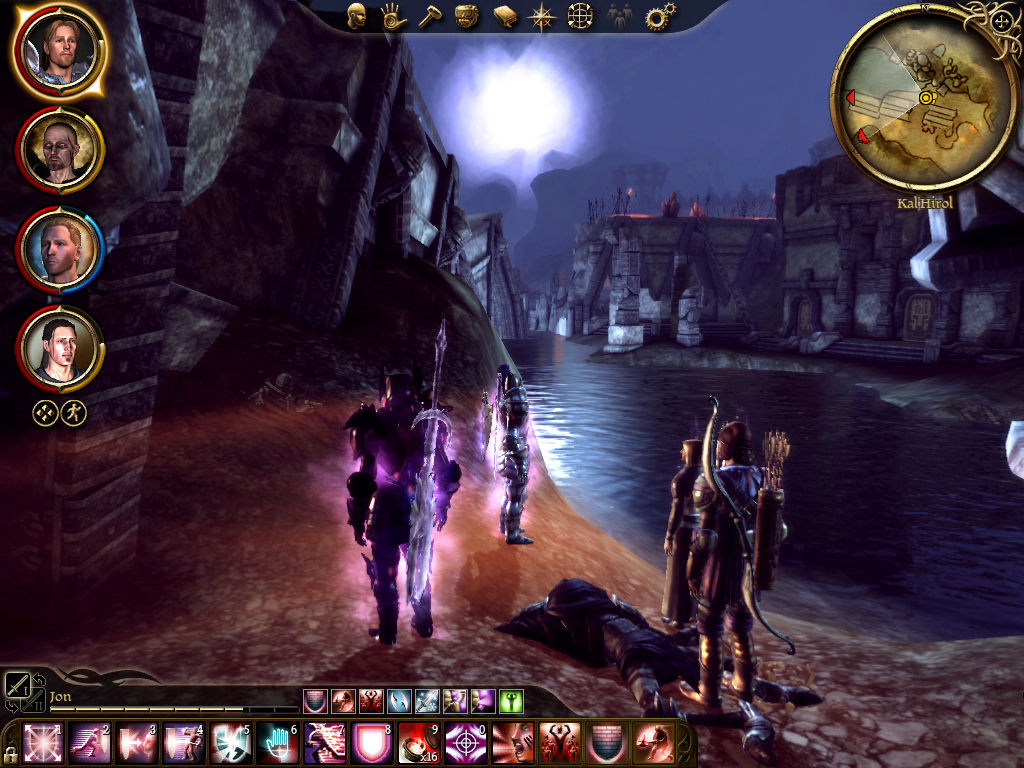Screen dimensions: 1024x768
Task: Open the character record head icon
Action: (x=357, y=16)
